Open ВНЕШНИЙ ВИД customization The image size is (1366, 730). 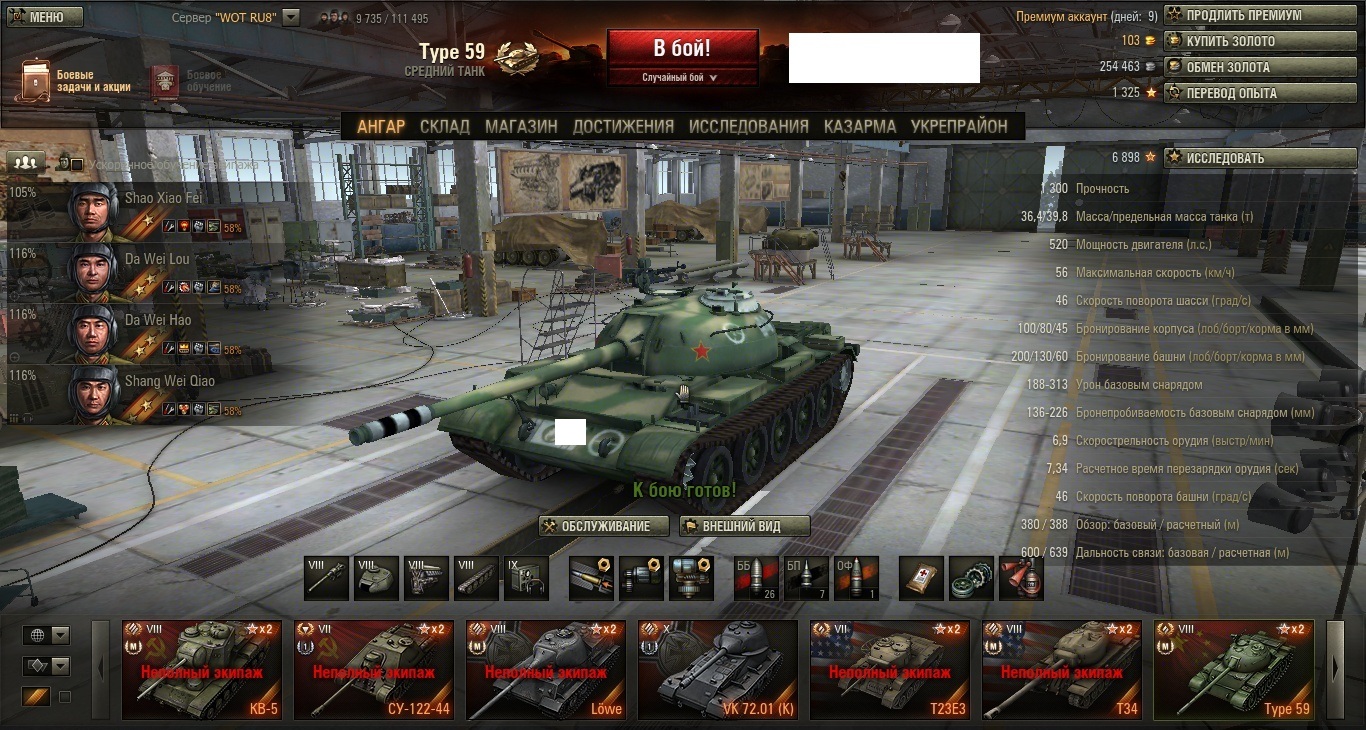point(744,526)
